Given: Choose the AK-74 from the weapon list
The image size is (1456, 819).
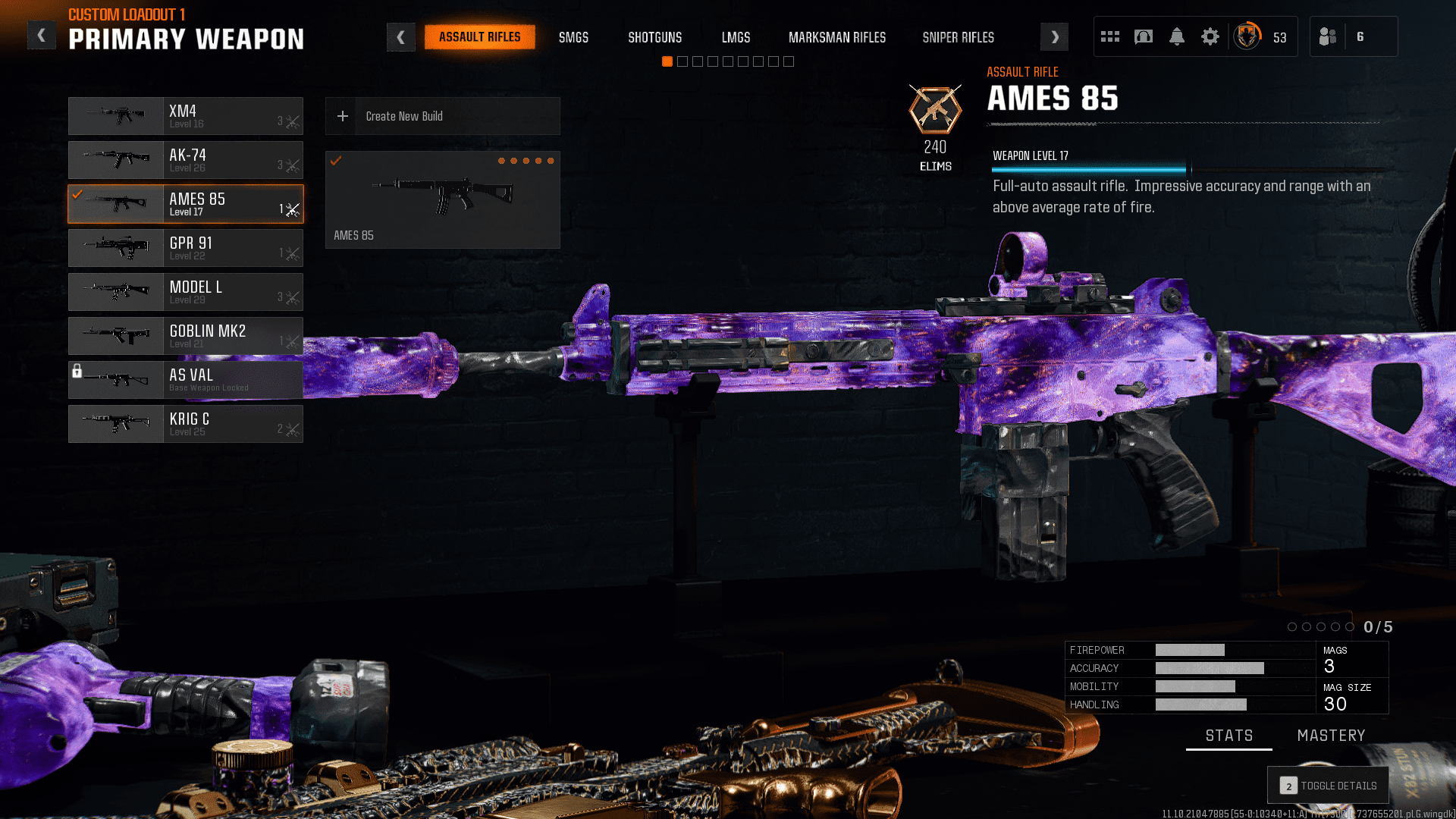Looking at the screenshot, I should point(186,160).
